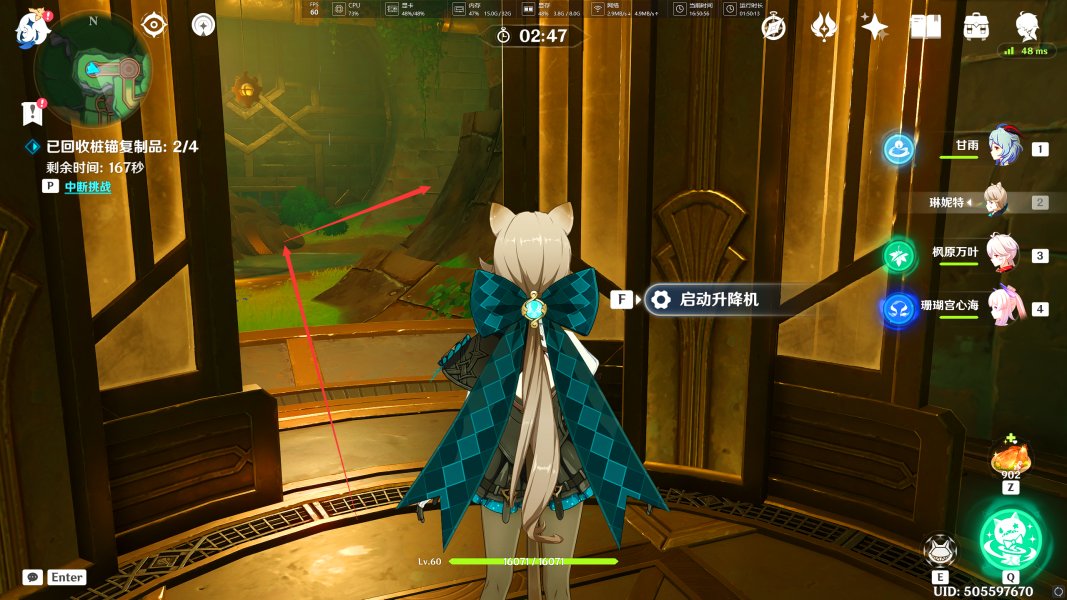The width and height of the screenshot is (1067, 600).
Task: Use the roast food item gadget
Action: 1010,459
